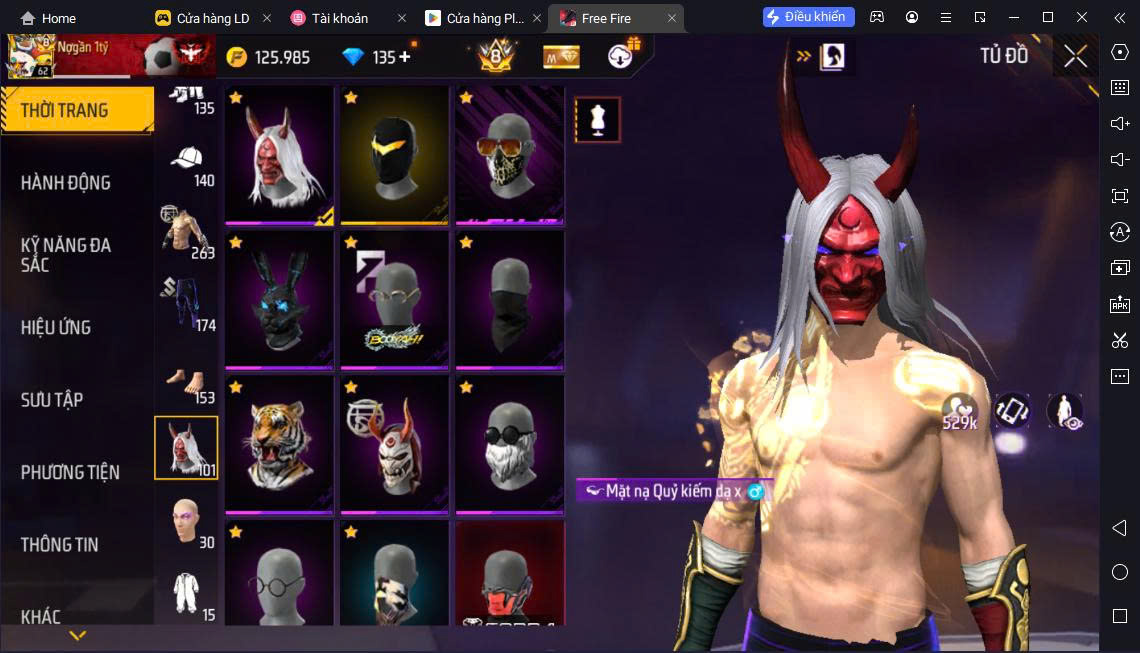This screenshot has width=1140, height=653.
Task: Choose the black balaclava with yellow visor
Action: (x=394, y=155)
